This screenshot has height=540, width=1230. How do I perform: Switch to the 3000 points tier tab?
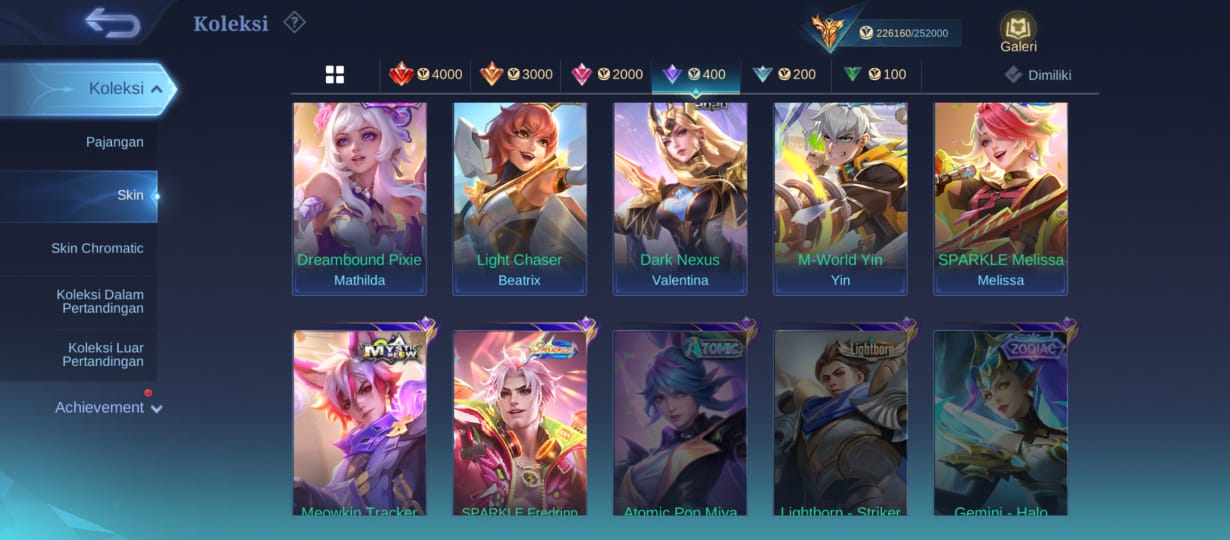click(516, 74)
